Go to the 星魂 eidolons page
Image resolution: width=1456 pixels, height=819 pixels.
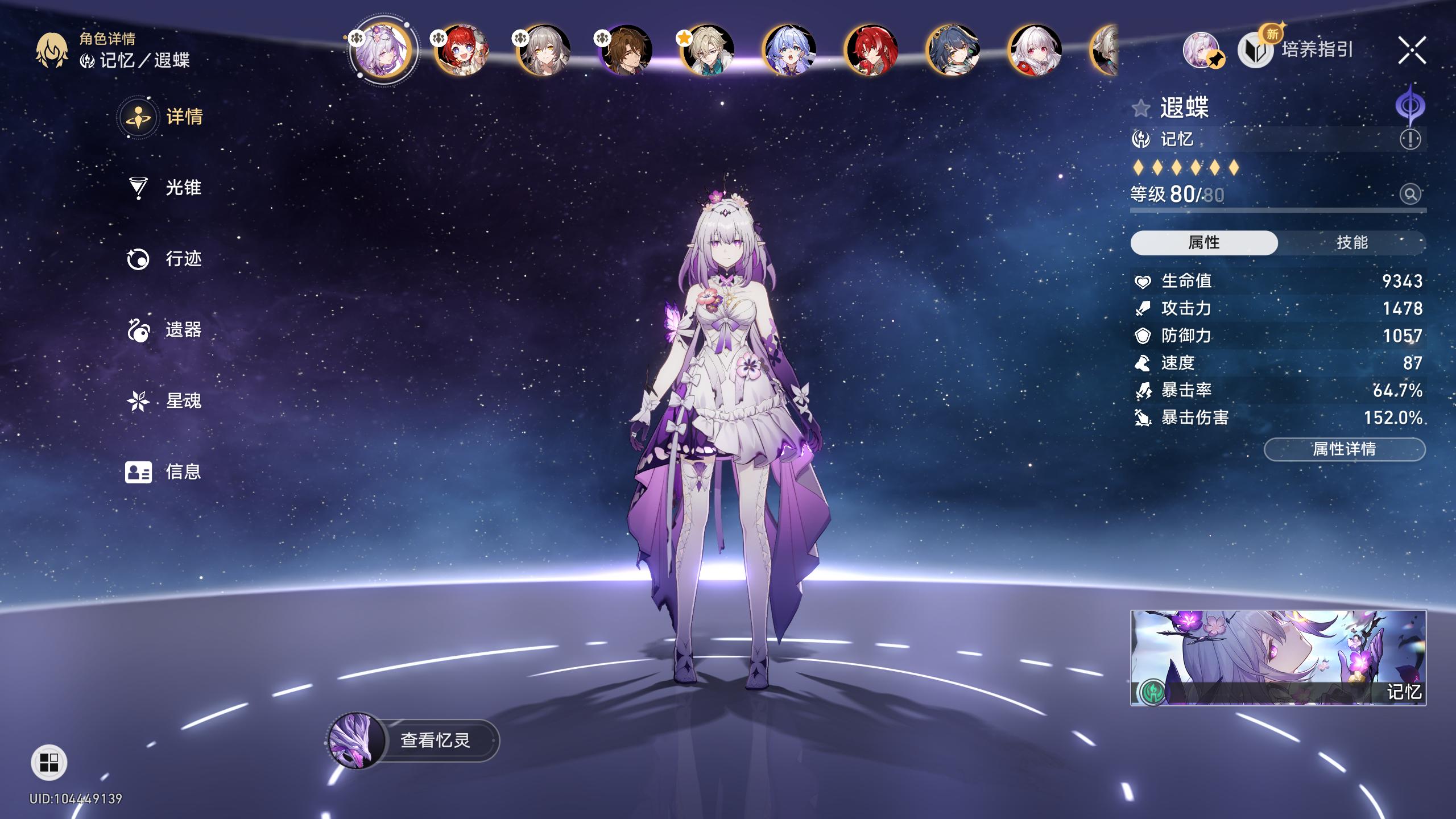pyautogui.click(x=165, y=401)
